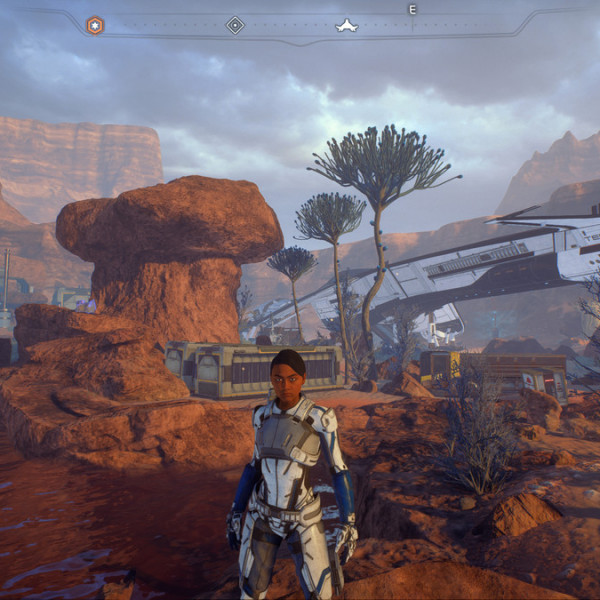Select the Tempest ship marker on compass
Viewport: 600px width, 600px height.
coord(346,25)
